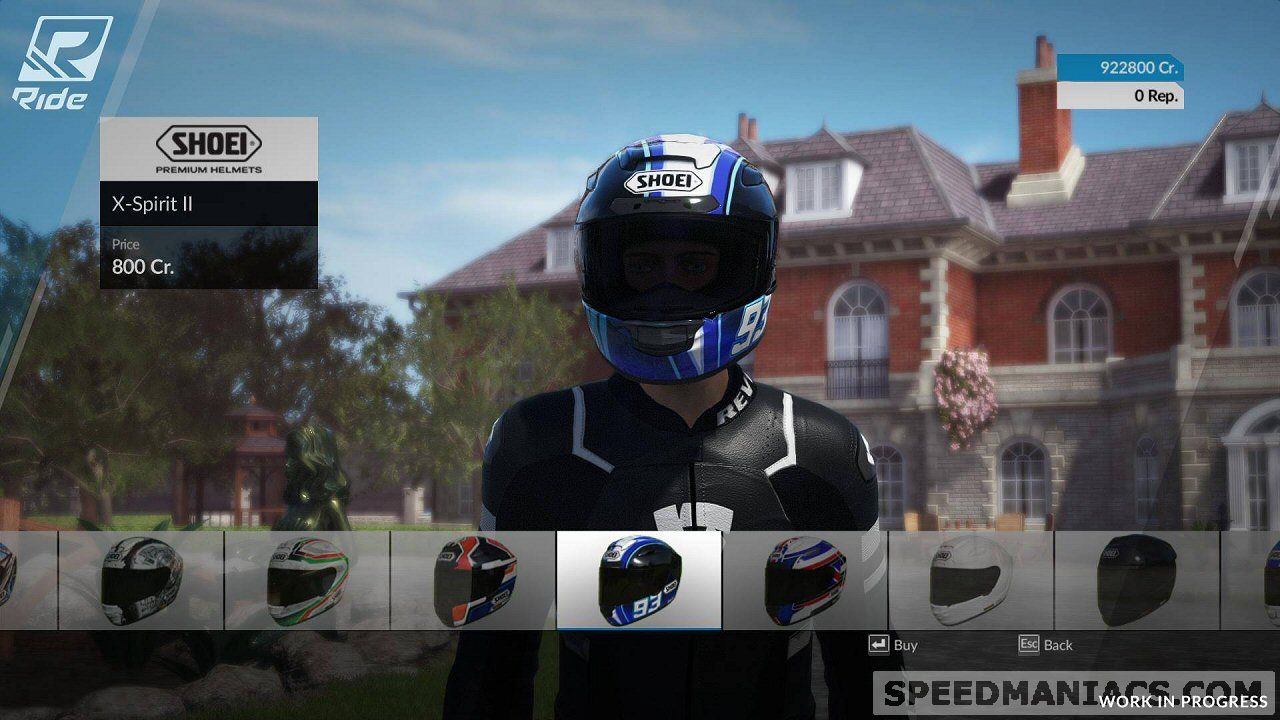Pick the plain black Shoei helmet
Image resolution: width=1280 pixels, height=720 pixels.
pos(1136,580)
